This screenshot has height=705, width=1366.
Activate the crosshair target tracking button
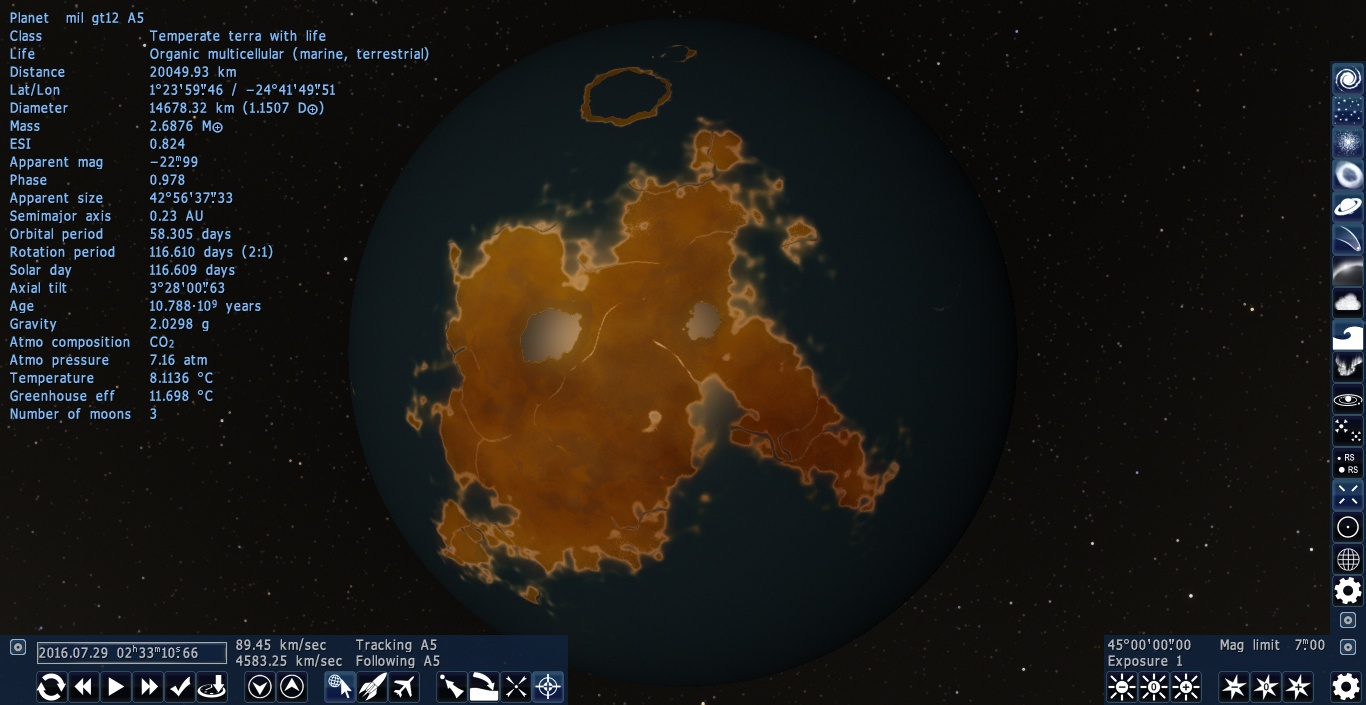point(548,687)
